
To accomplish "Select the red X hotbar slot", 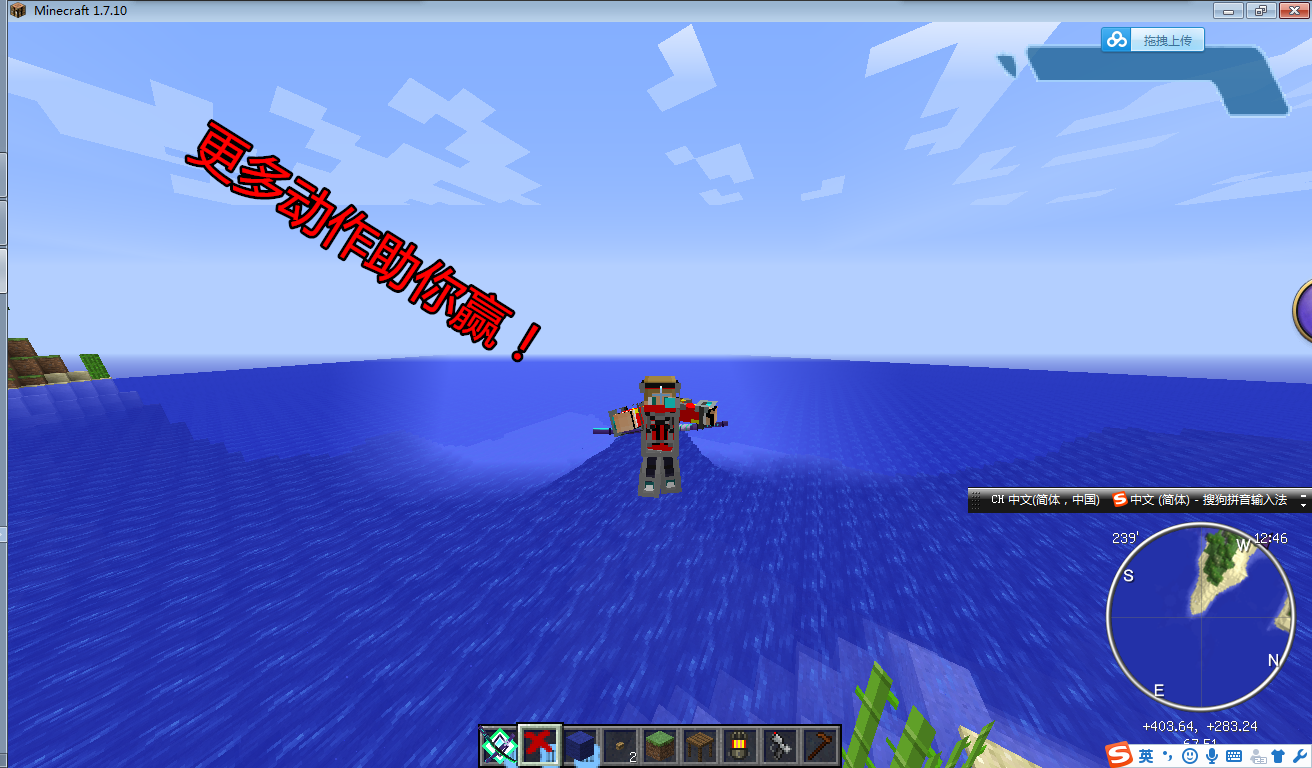I will click(x=540, y=745).
